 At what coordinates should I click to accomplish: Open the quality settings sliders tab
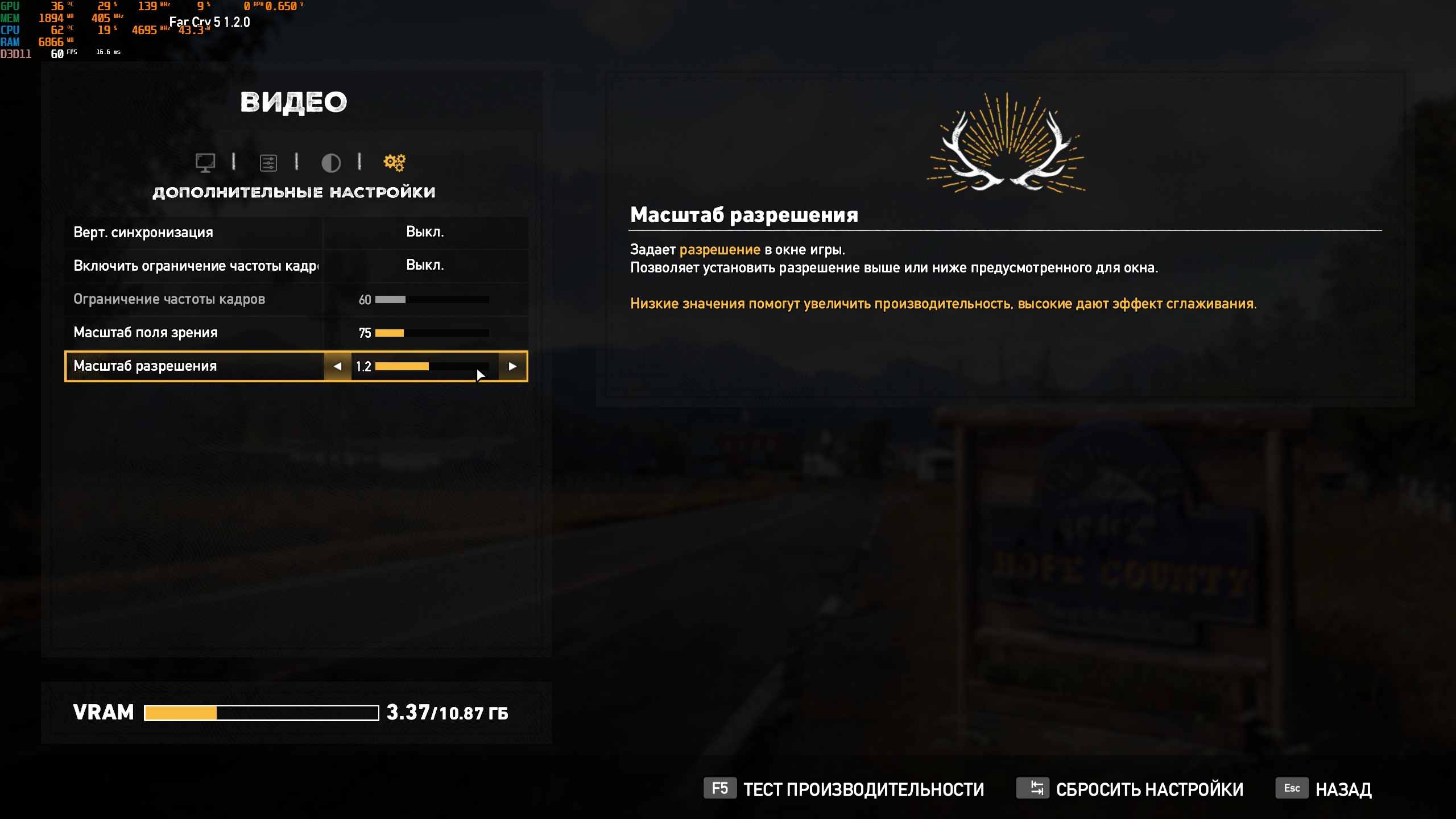[x=268, y=163]
